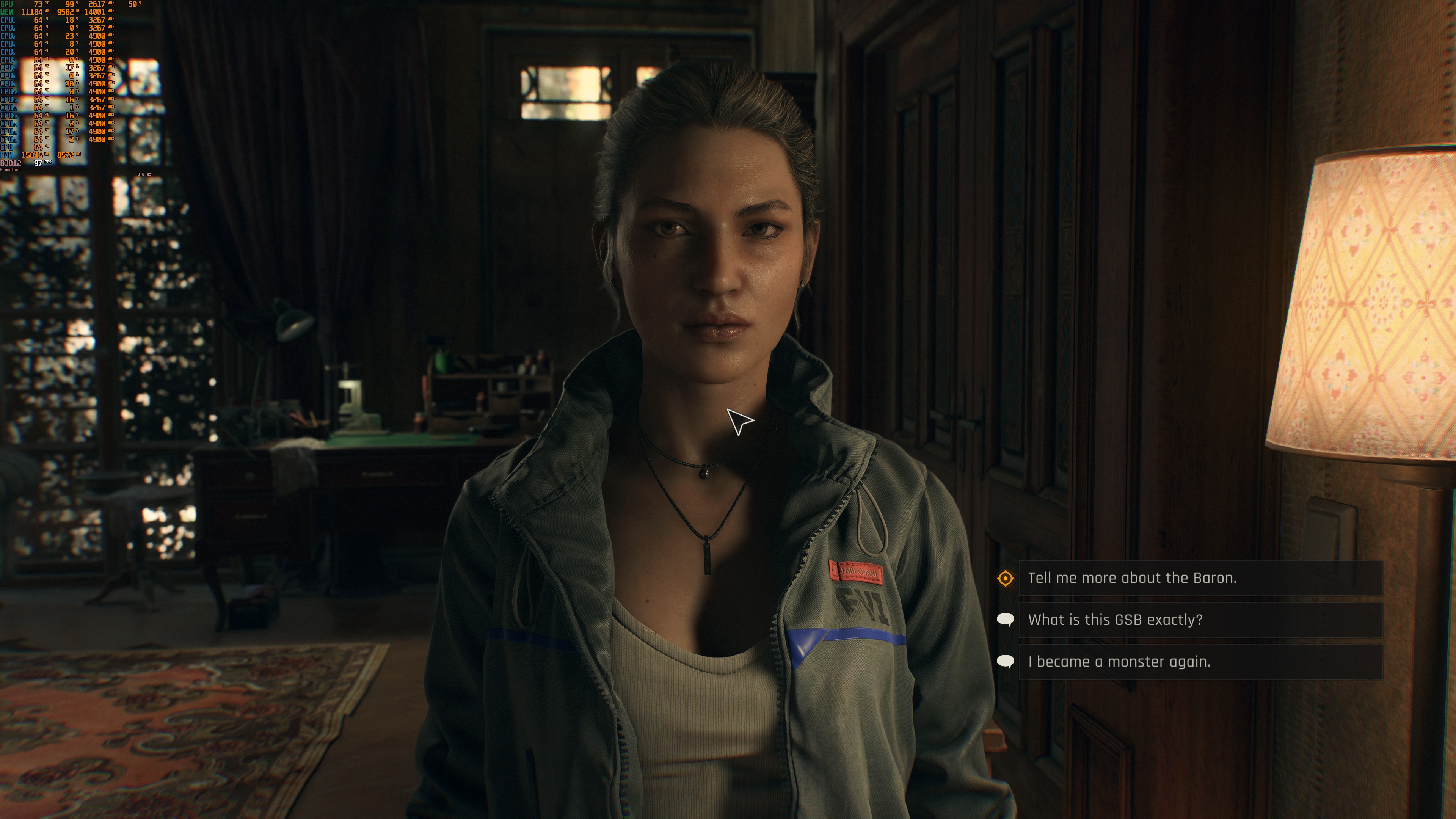Click the GPU 2617 MHz clock readout

[98, 4]
